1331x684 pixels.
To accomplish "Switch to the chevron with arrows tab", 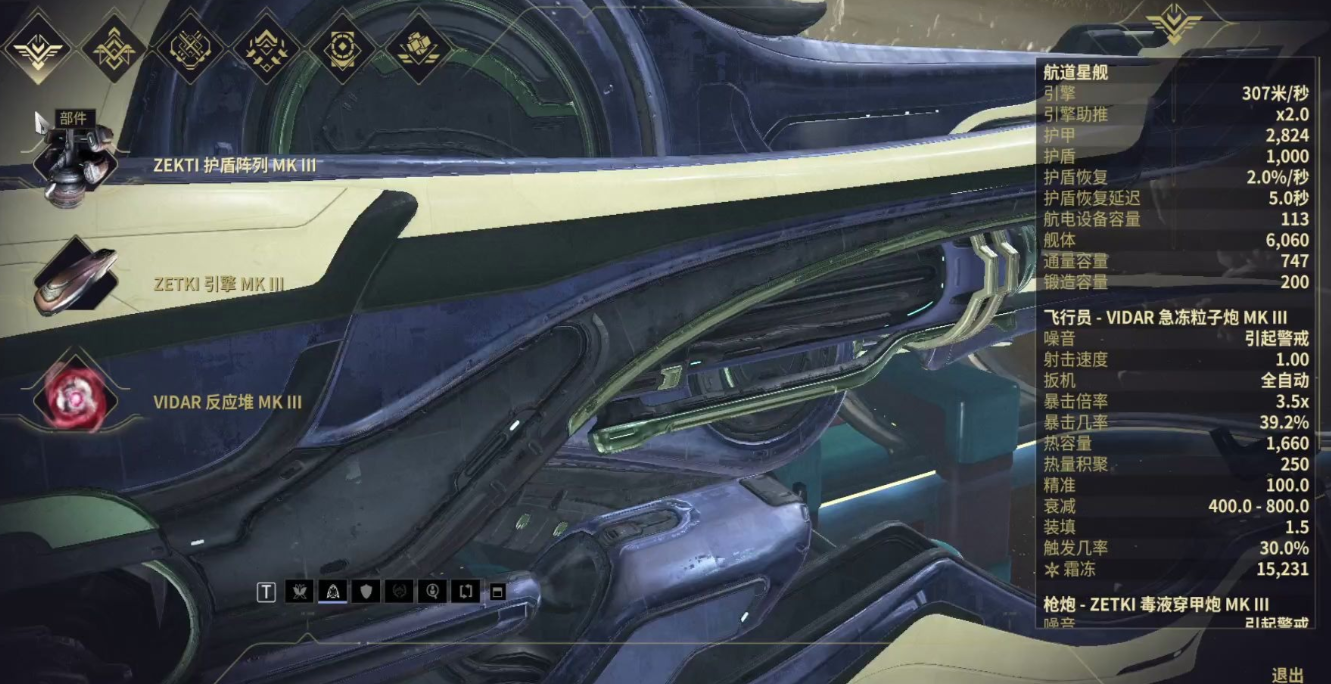I will click(266, 47).
